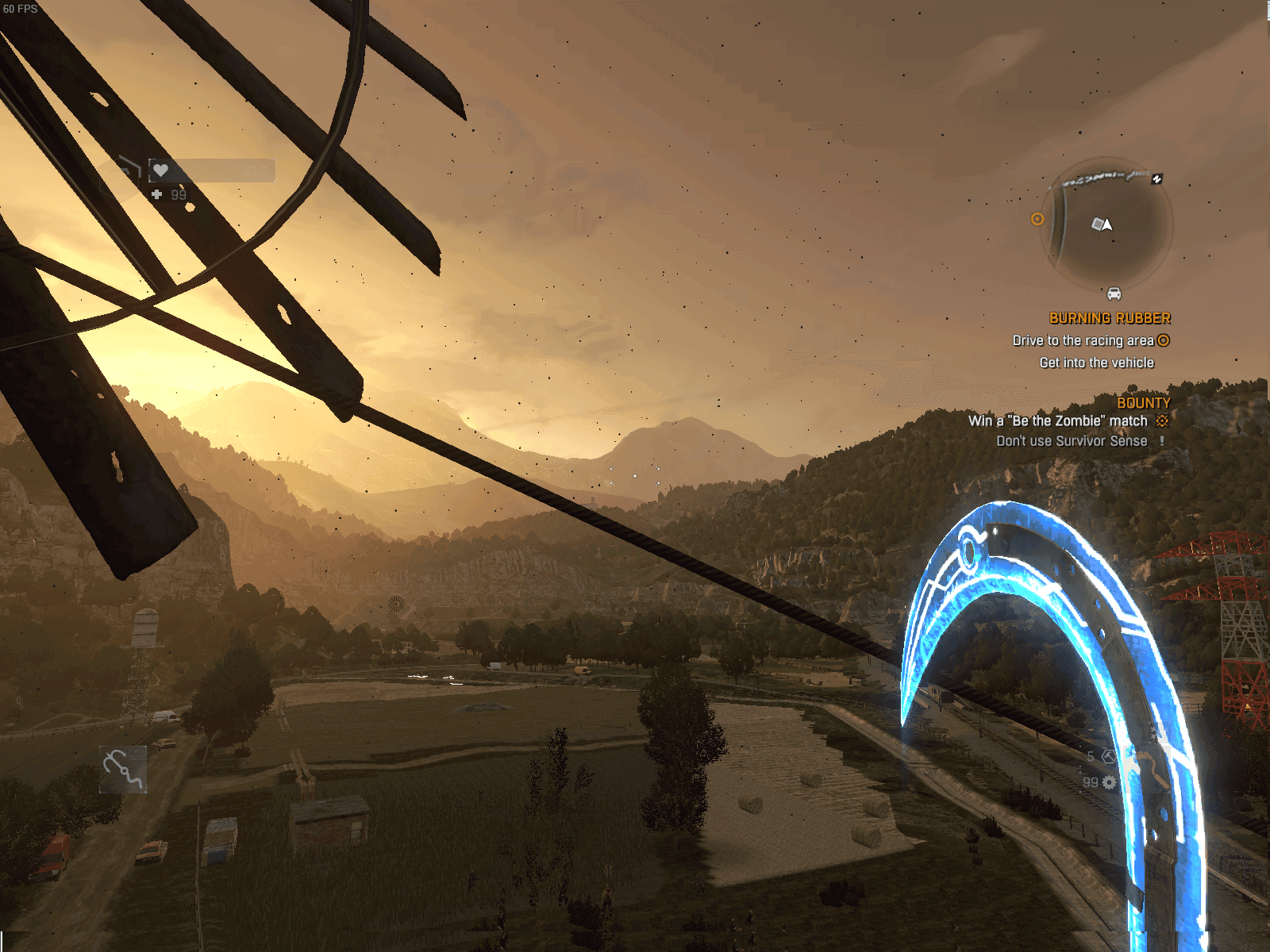Select the "Drive to the racing area" objective
1270x952 pixels.
click(1083, 340)
